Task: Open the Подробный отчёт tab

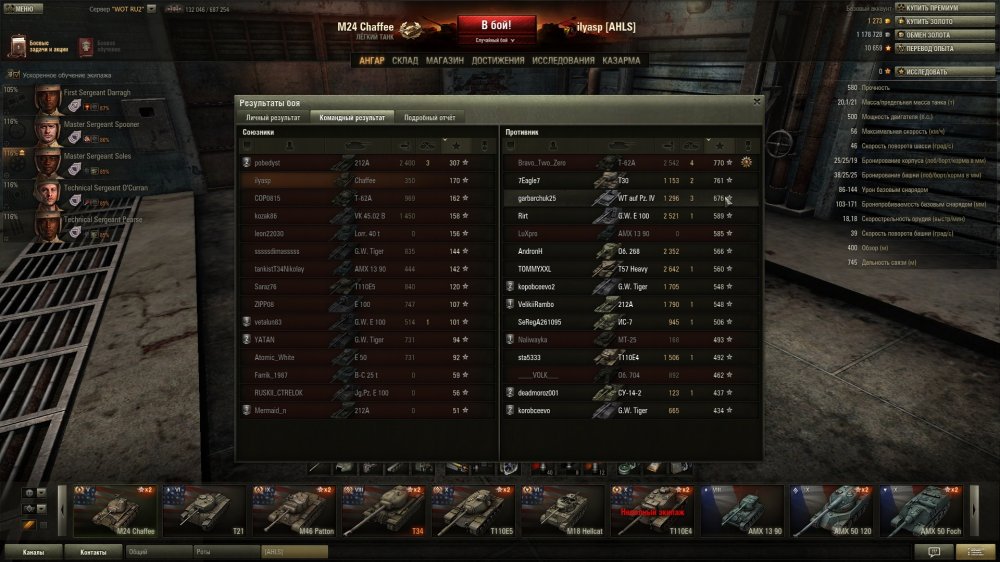Action: pyautogui.click(x=428, y=117)
